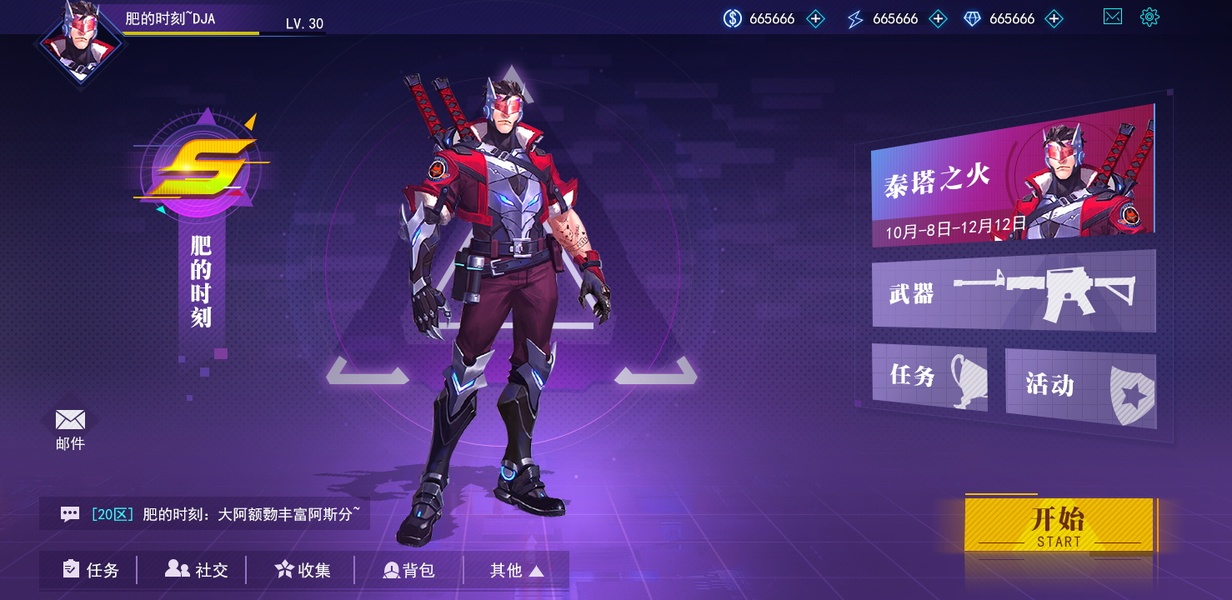Open the 邮件 mail inbox
This screenshot has width=1232, height=600.
70,428
